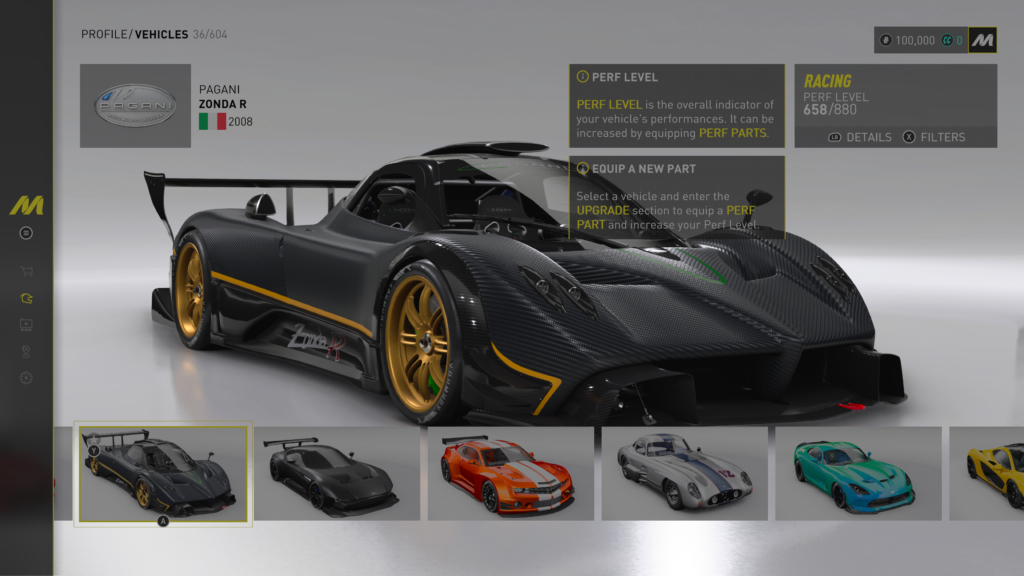Image resolution: width=1024 pixels, height=576 pixels.
Task: Choose the teal sports car thumbnail
Action: [858, 473]
